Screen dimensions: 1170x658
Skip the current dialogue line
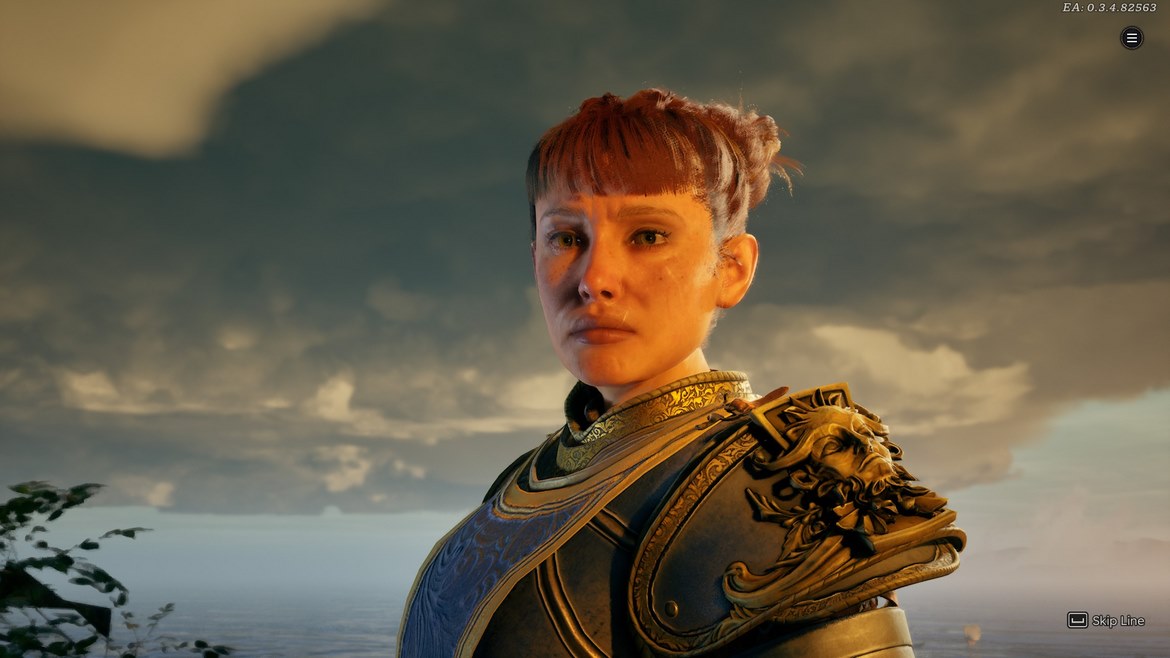coord(1106,620)
